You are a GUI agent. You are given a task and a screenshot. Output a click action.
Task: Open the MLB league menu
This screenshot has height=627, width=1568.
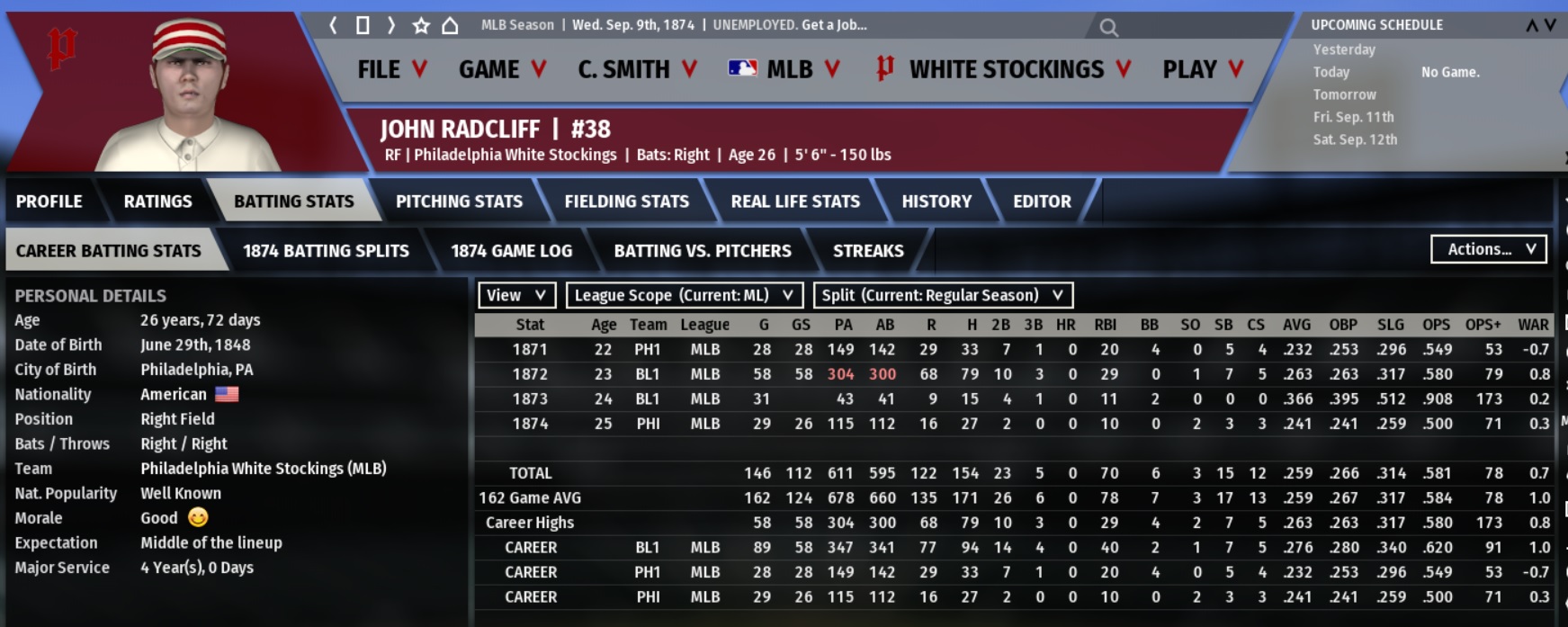pyautogui.click(x=784, y=69)
